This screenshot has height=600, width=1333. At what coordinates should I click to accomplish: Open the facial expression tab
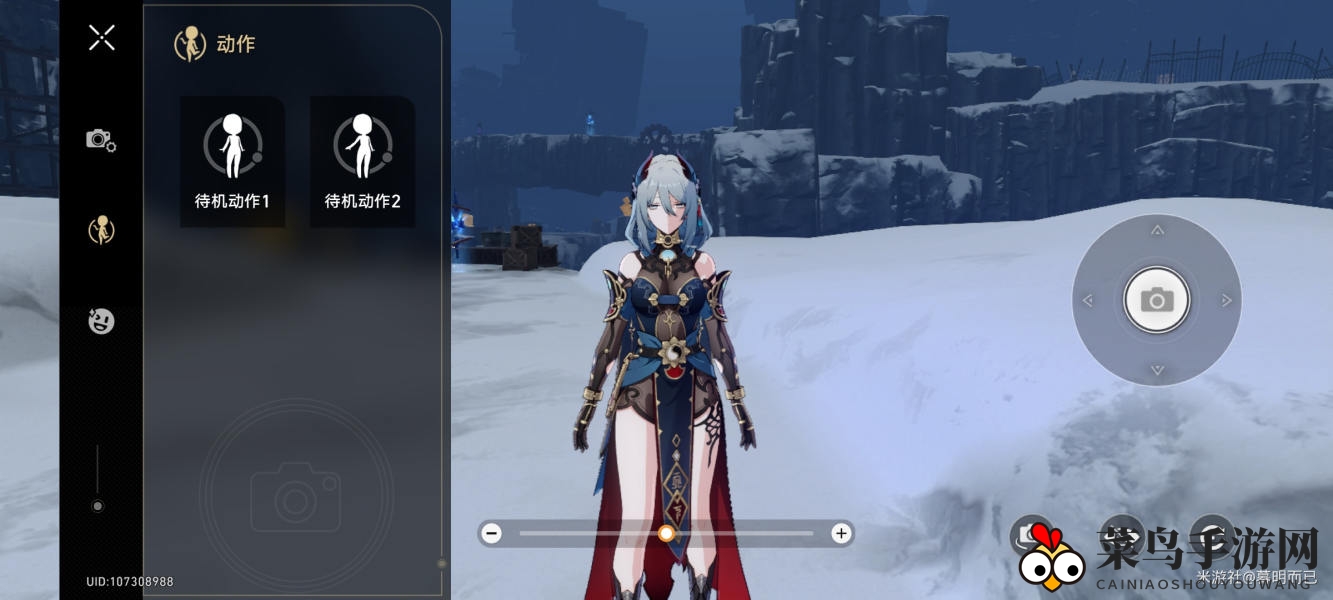pyautogui.click(x=101, y=321)
